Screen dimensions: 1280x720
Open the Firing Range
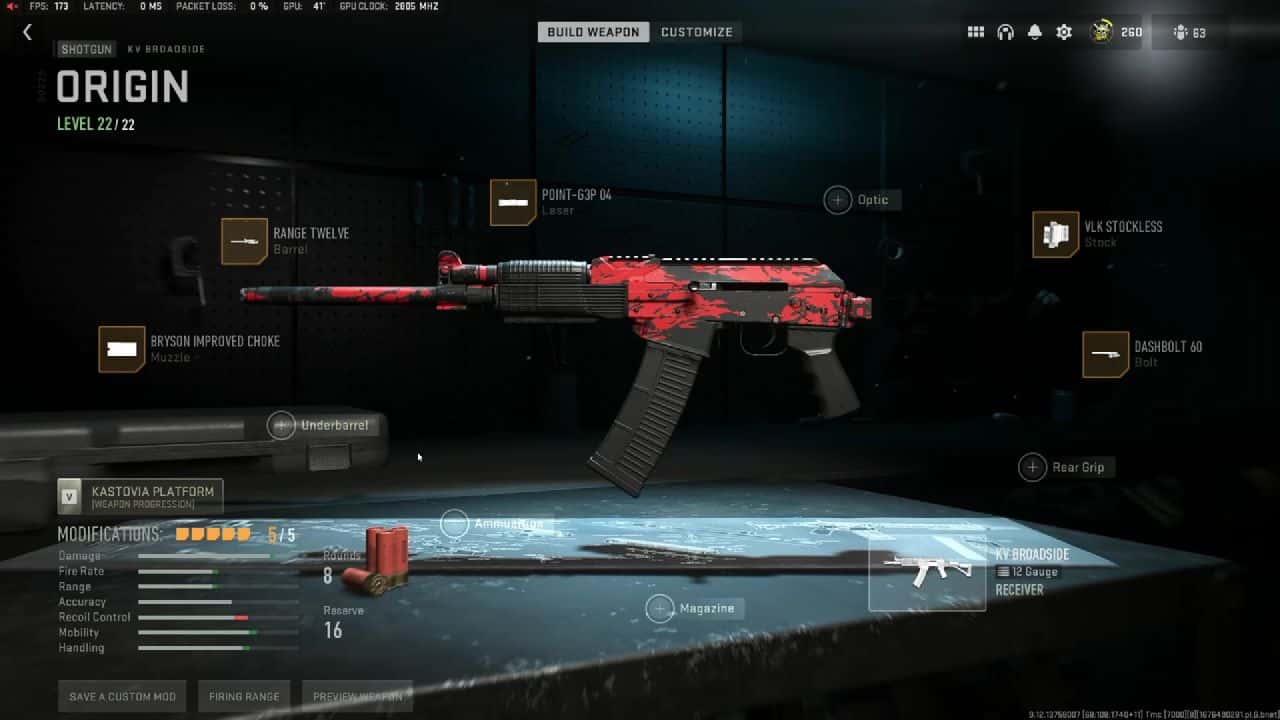tap(244, 695)
